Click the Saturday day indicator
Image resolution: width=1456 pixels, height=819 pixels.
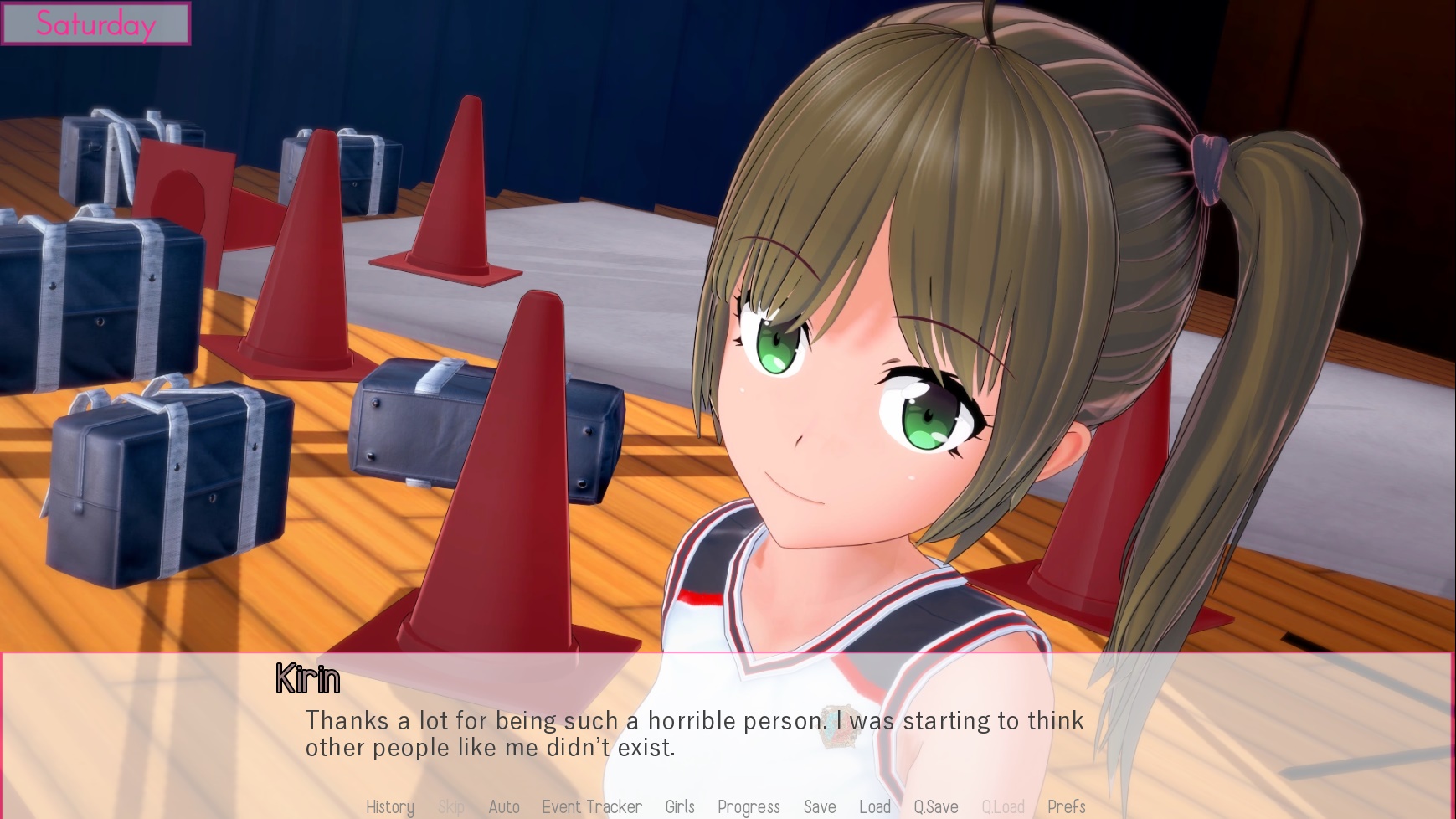coord(95,23)
